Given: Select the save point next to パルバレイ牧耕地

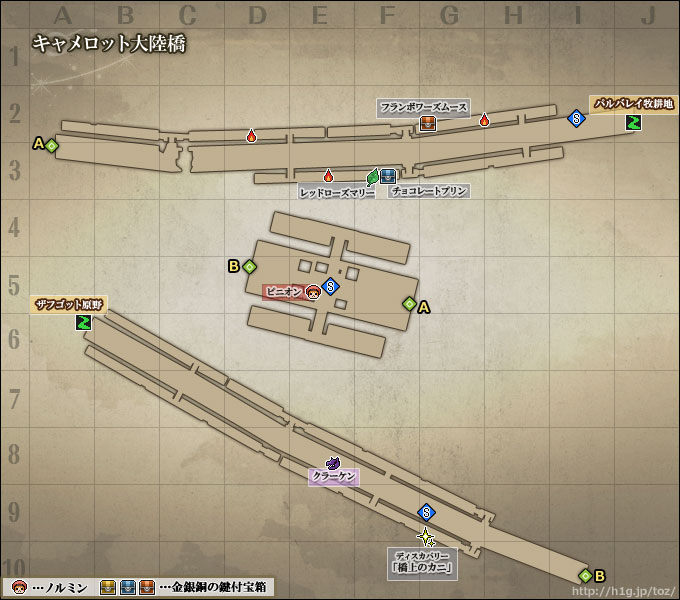Looking at the screenshot, I should coord(576,118).
